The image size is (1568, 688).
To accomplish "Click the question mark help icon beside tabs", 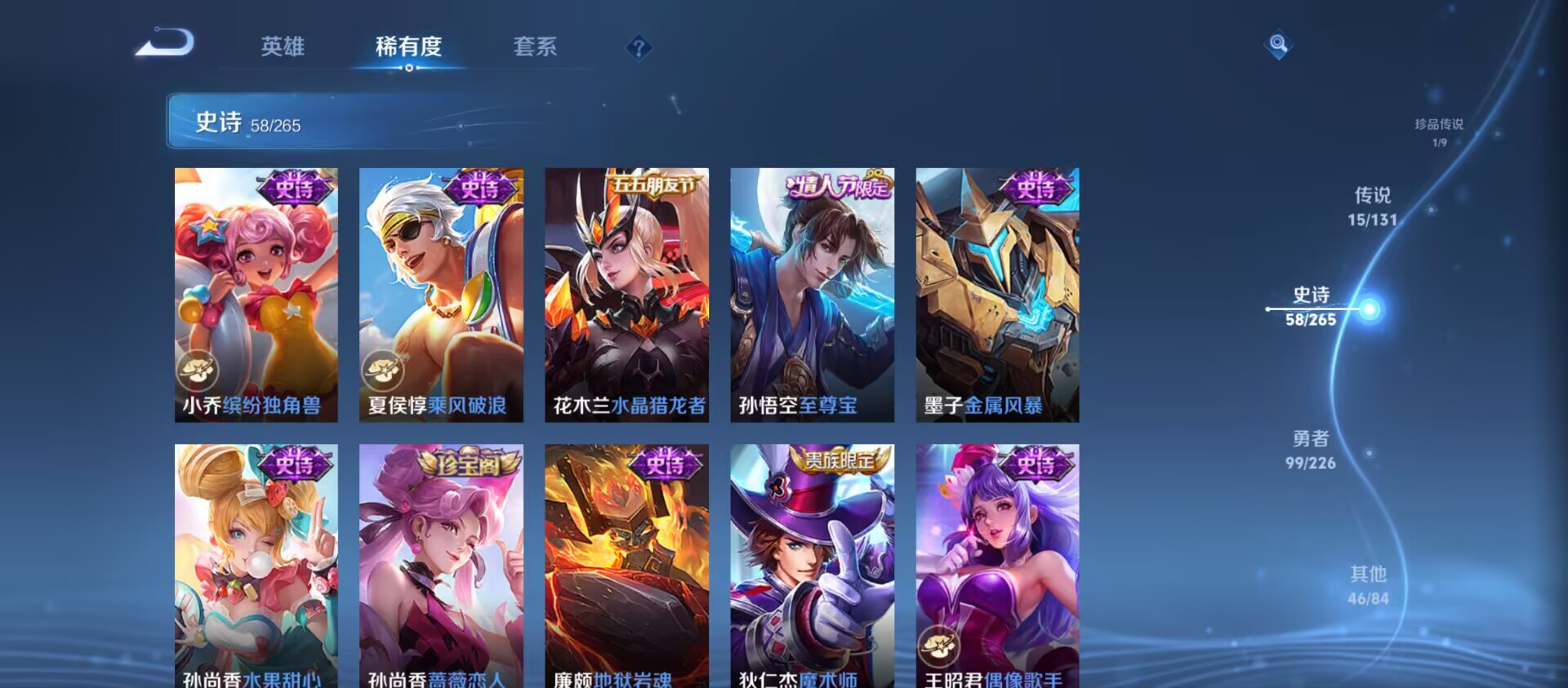I will click(638, 49).
